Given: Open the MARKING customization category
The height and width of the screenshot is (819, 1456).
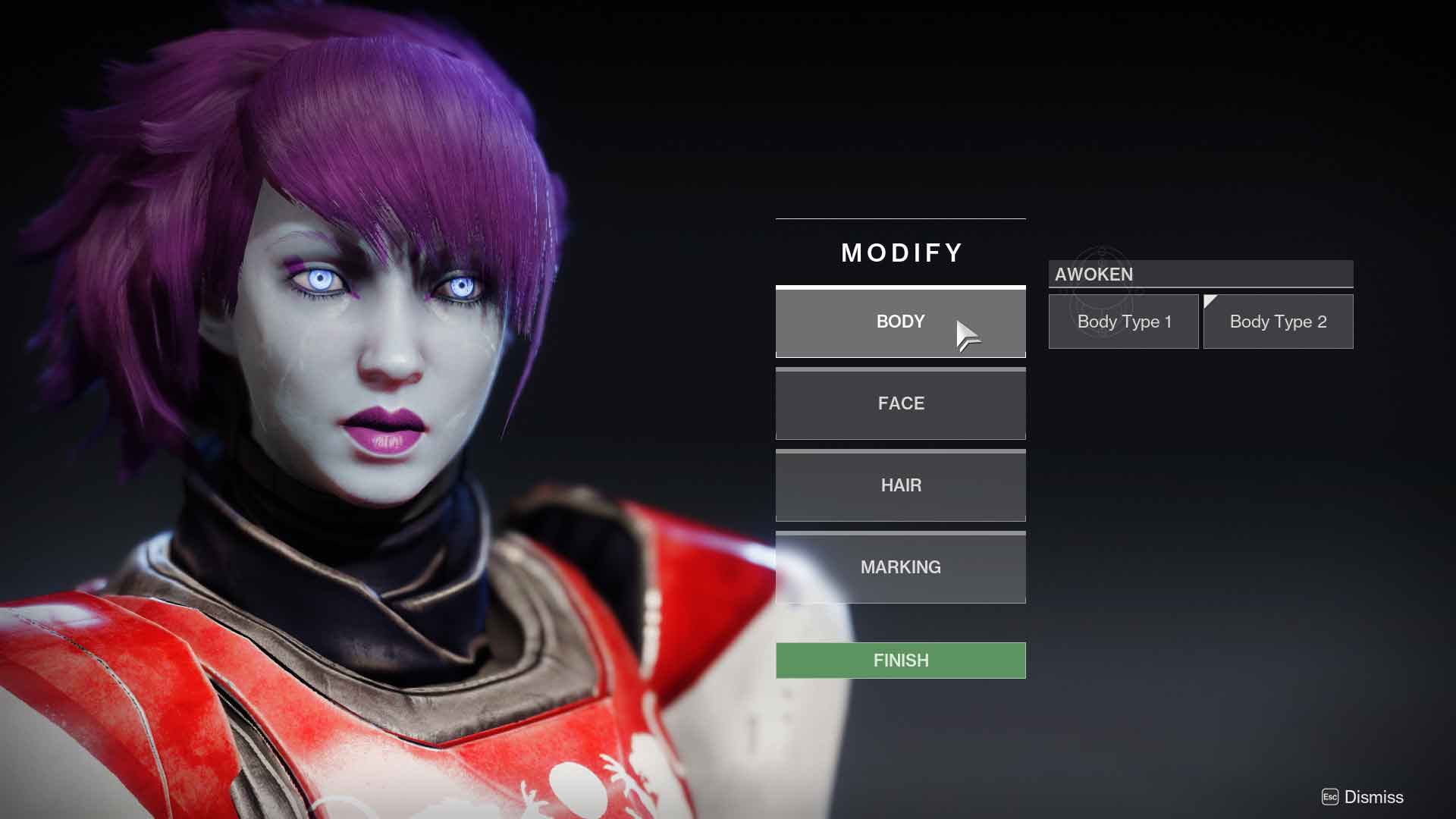Looking at the screenshot, I should coord(900,567).
